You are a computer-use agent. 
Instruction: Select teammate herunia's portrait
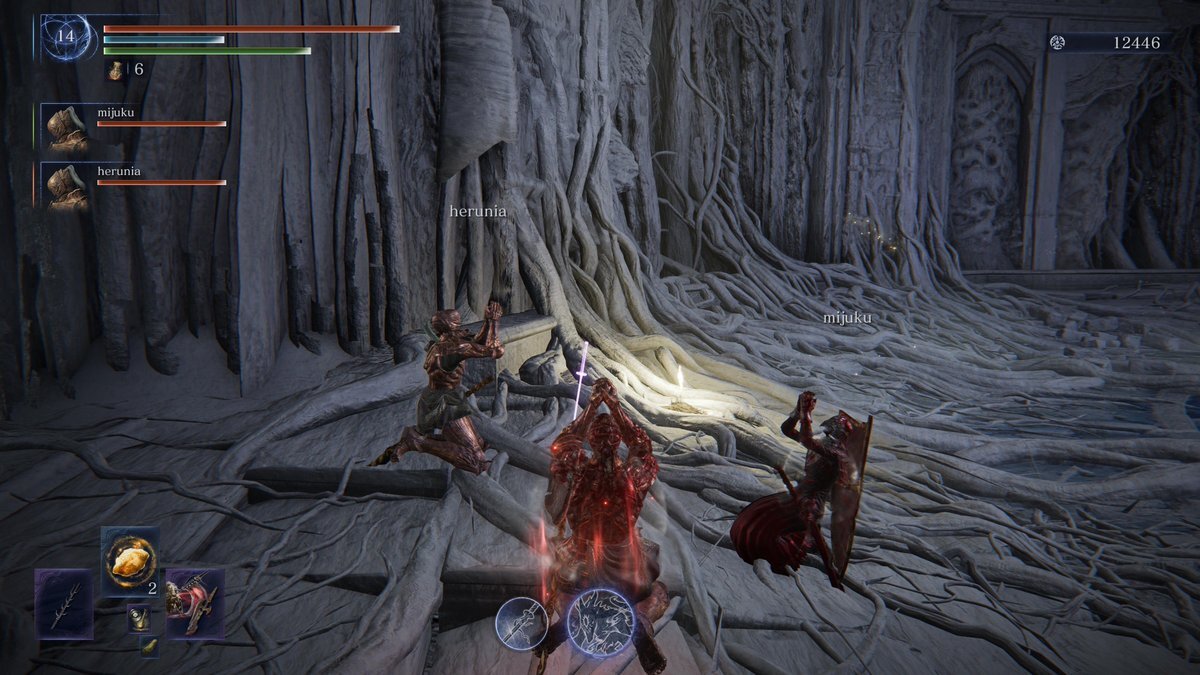click(68, 187)
